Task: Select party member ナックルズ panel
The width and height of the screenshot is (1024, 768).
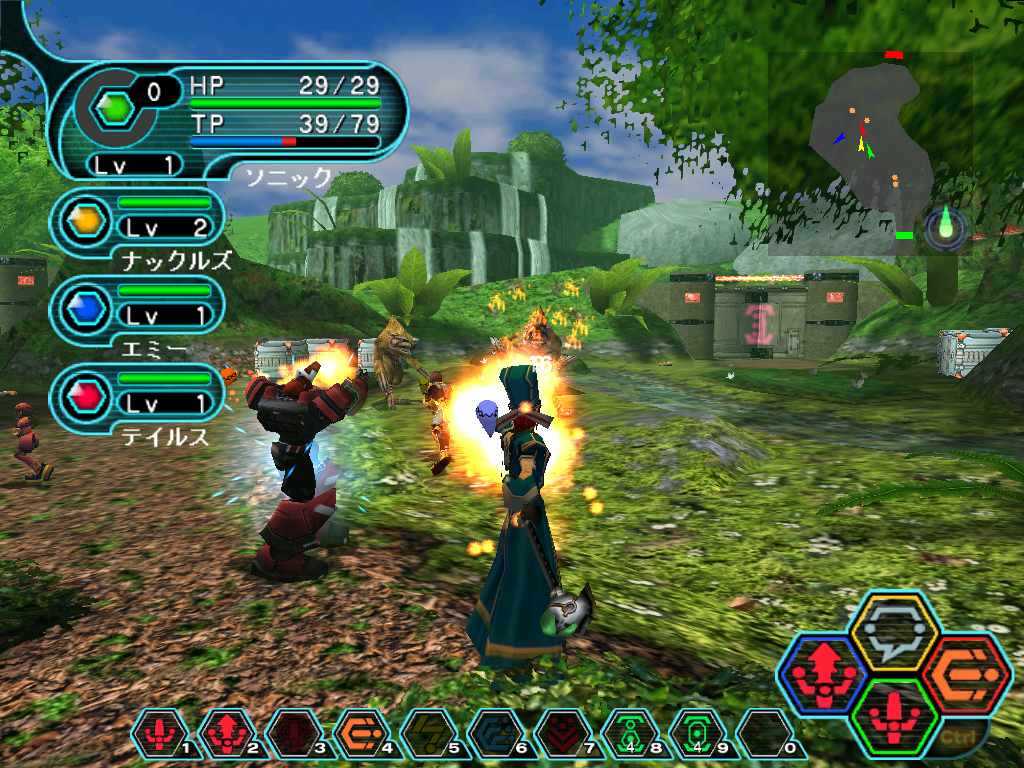Action: (x=138, y=223)
